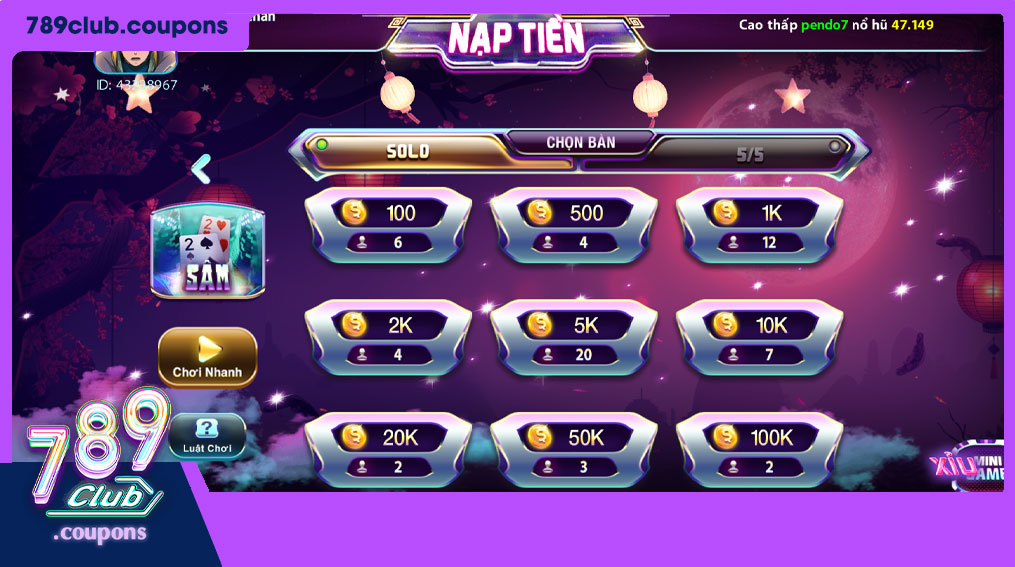Pick the 100K coin table
The width and height of the screenshot is (1015, 567).
click(759, 450)
